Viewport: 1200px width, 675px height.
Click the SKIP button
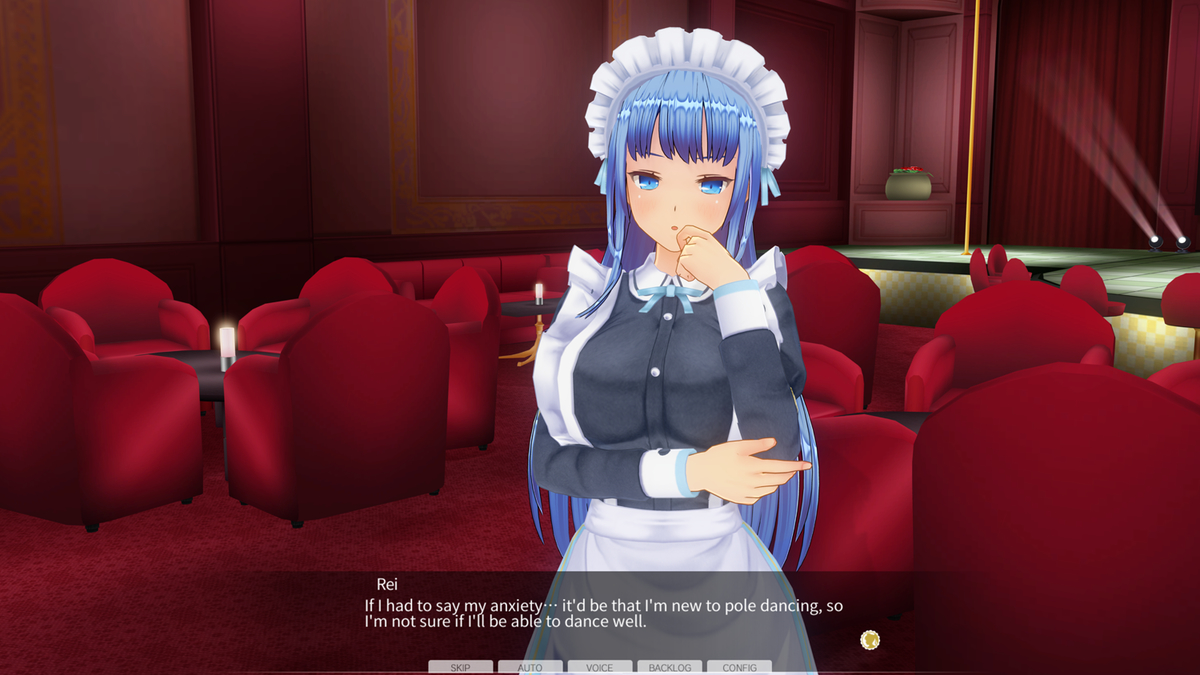coord(460,667)
